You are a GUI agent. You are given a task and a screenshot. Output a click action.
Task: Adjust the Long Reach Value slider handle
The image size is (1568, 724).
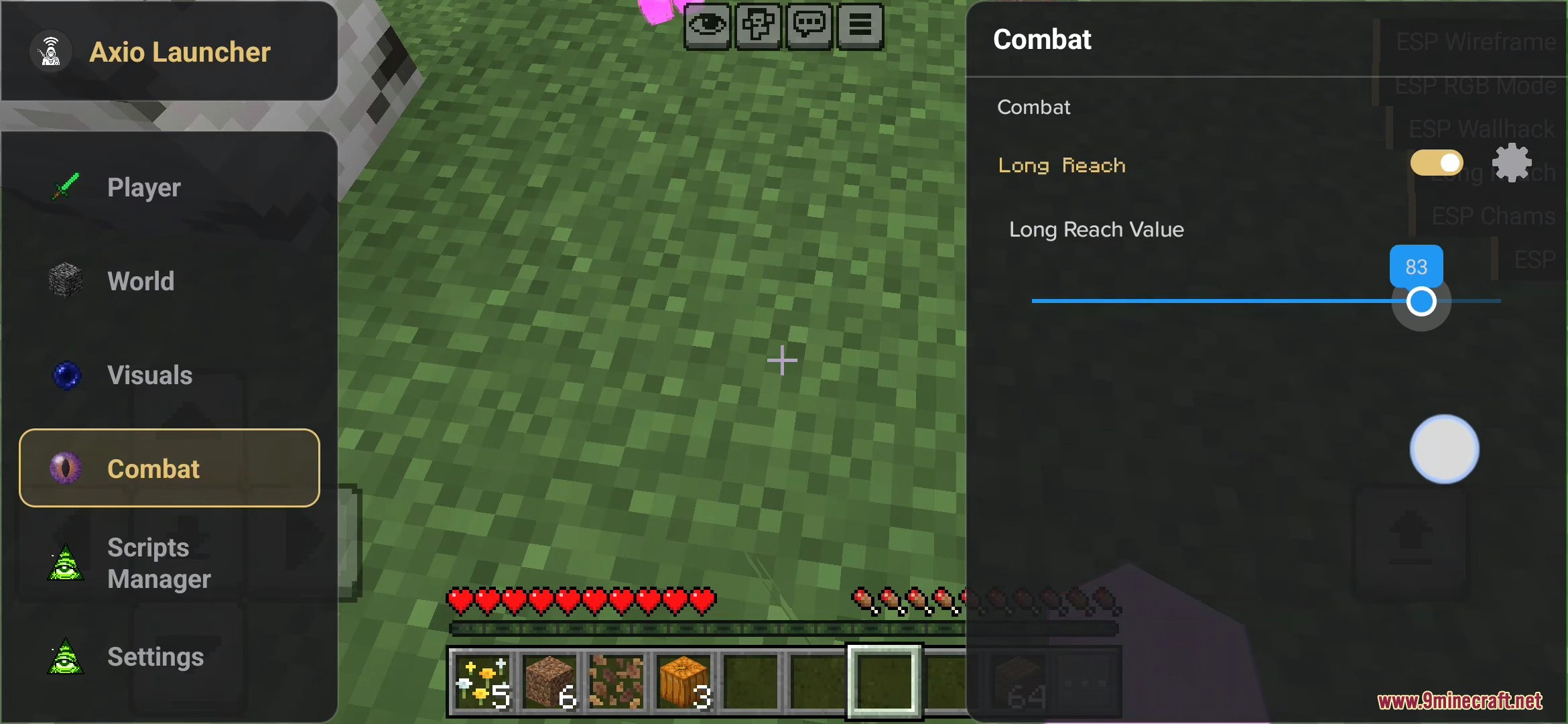click(x=1421, y=302)
